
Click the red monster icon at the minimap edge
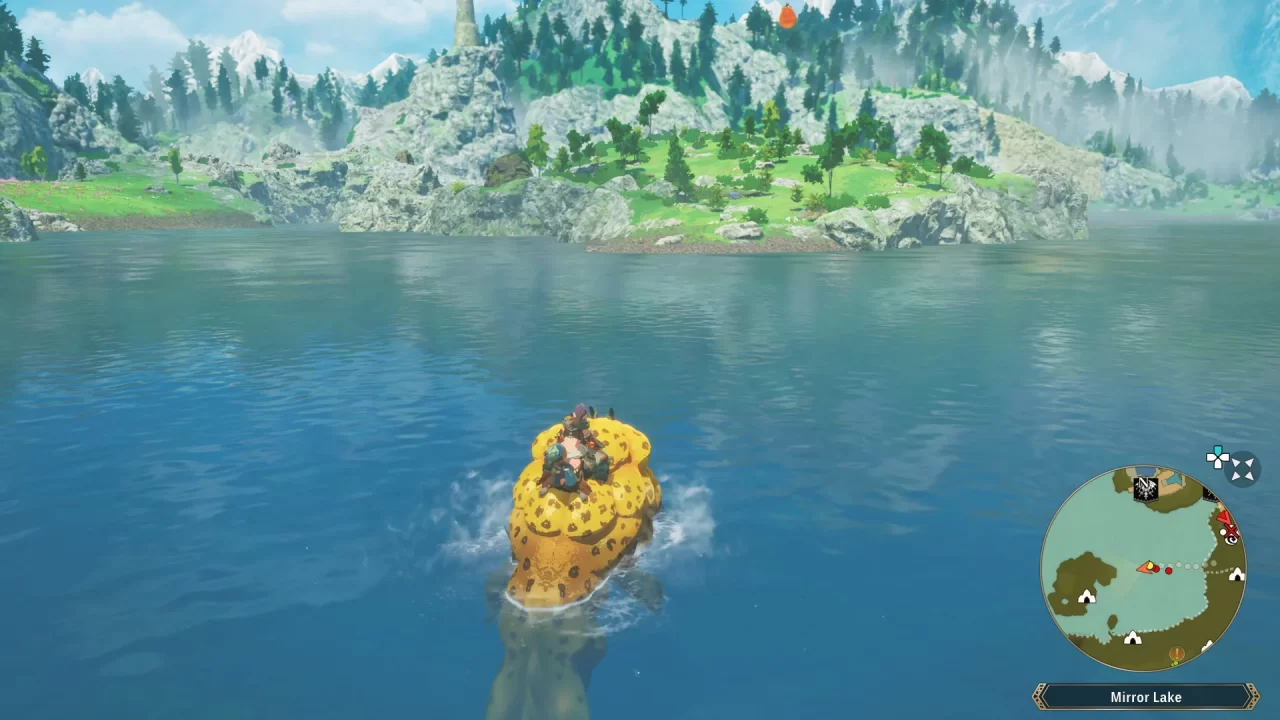1224,517
